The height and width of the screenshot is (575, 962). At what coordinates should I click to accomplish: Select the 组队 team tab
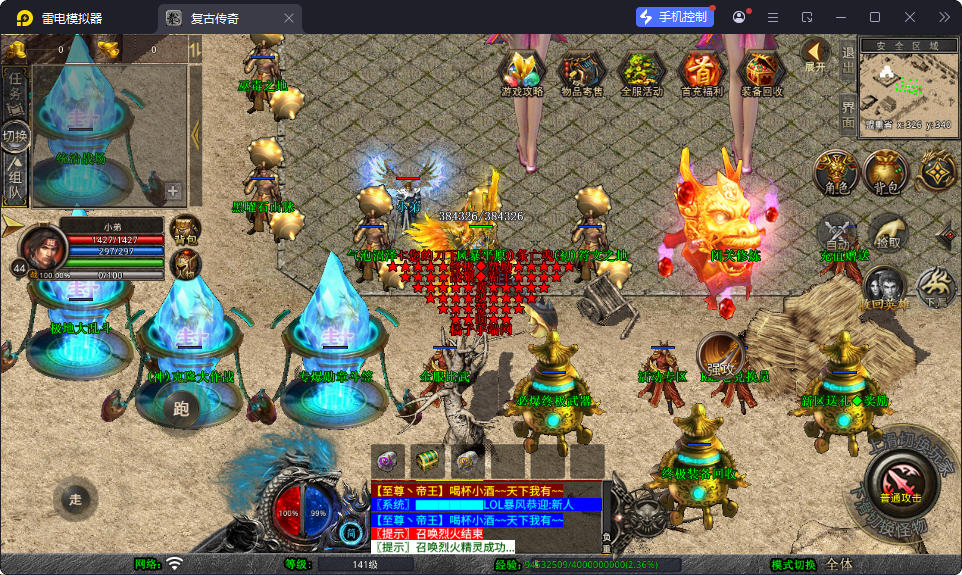click(x=15, y=180)
